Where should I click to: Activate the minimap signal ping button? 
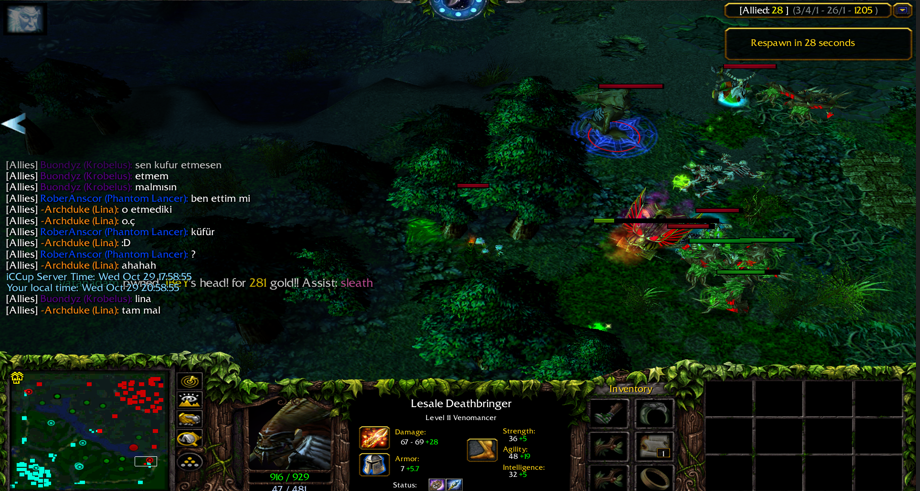[189, 381]
